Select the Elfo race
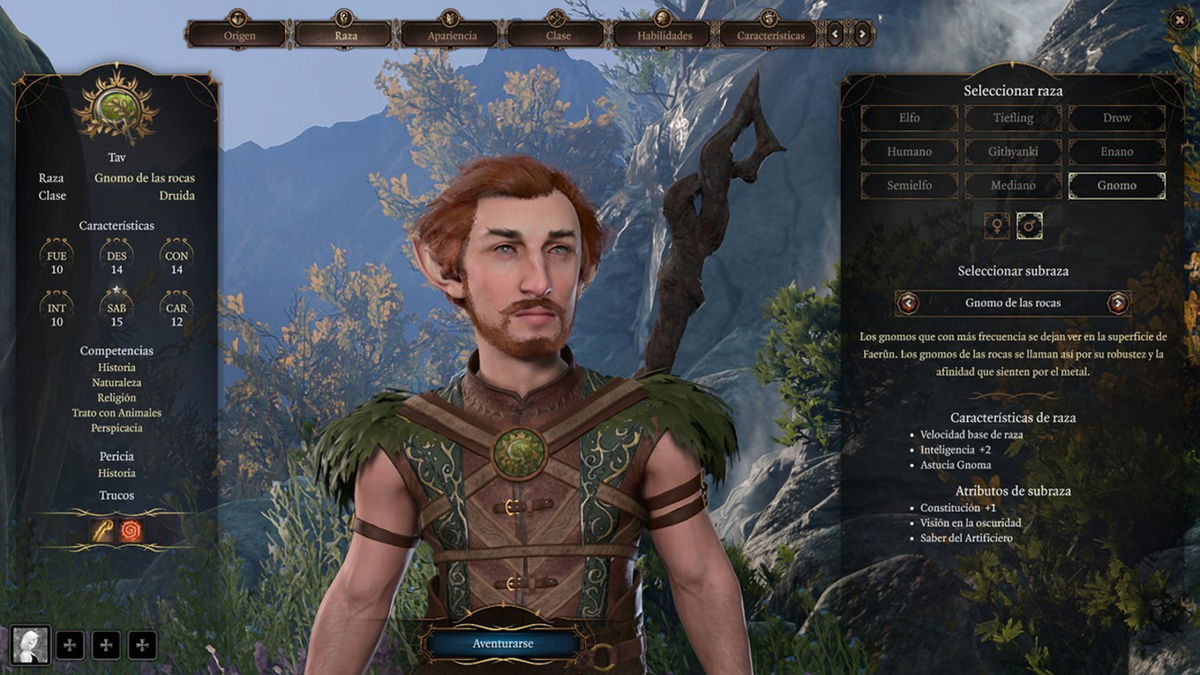Image resolution: width=1200 pixels, height=675 pixels. click(x=909, y=118)
